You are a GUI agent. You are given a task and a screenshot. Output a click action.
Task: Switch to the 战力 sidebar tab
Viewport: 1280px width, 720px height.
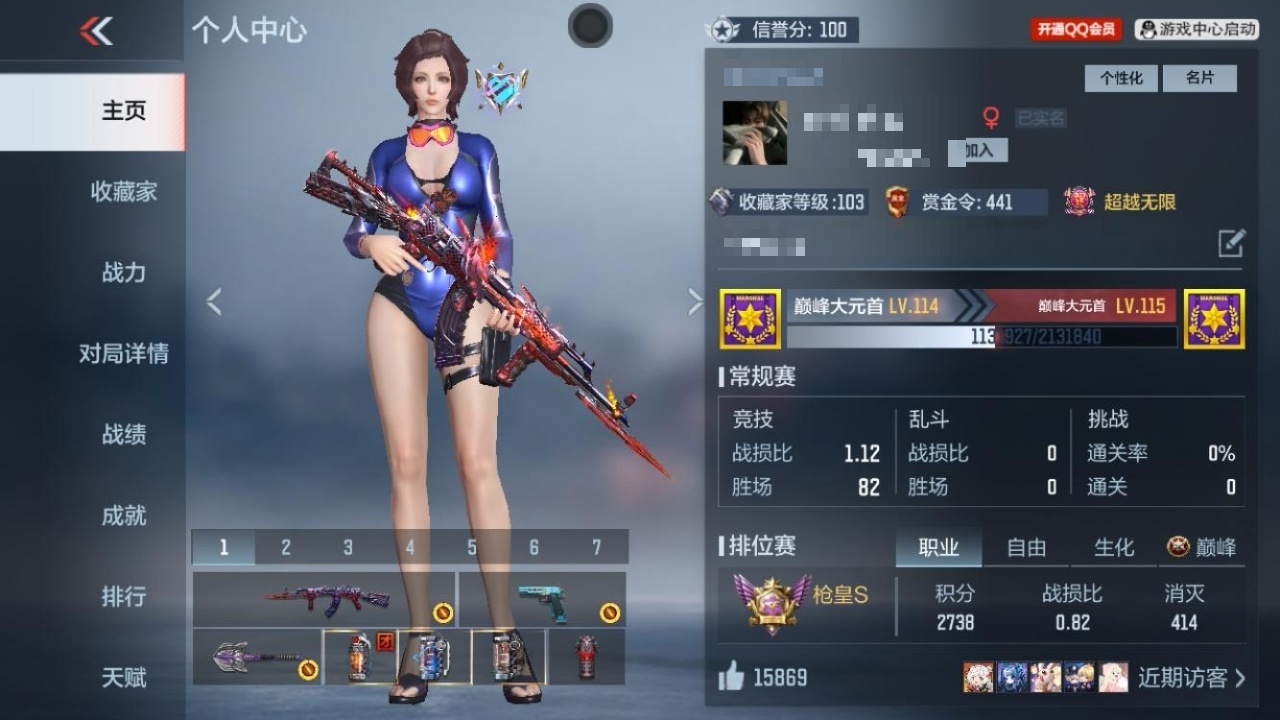(123, 272)
